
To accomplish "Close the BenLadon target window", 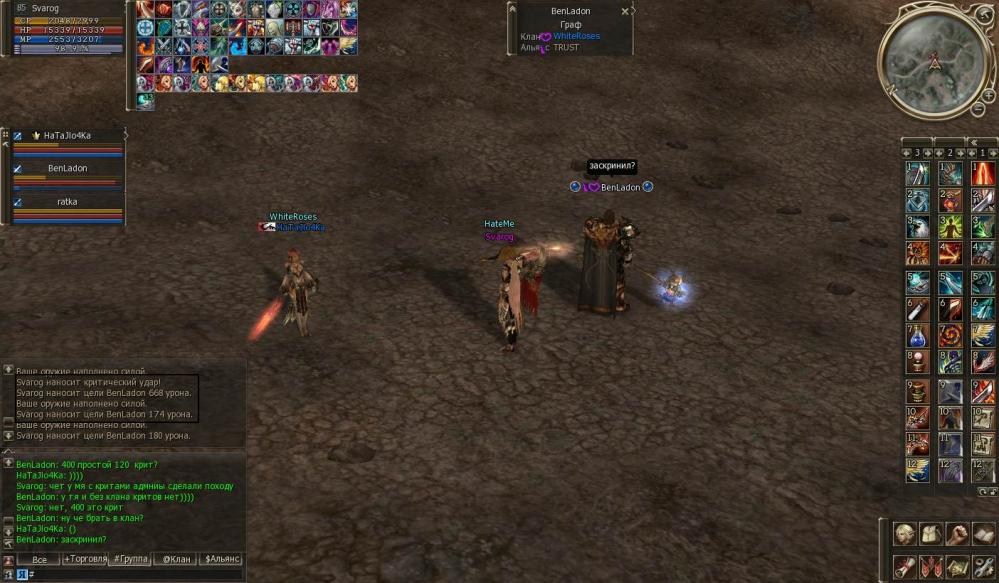I will tap(625, 12).
